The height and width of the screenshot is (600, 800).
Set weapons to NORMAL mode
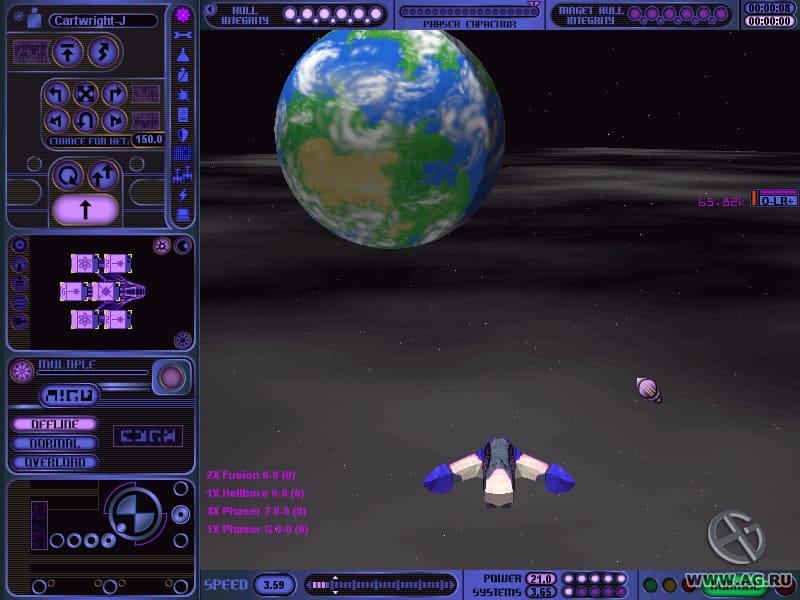pos(55,443)
